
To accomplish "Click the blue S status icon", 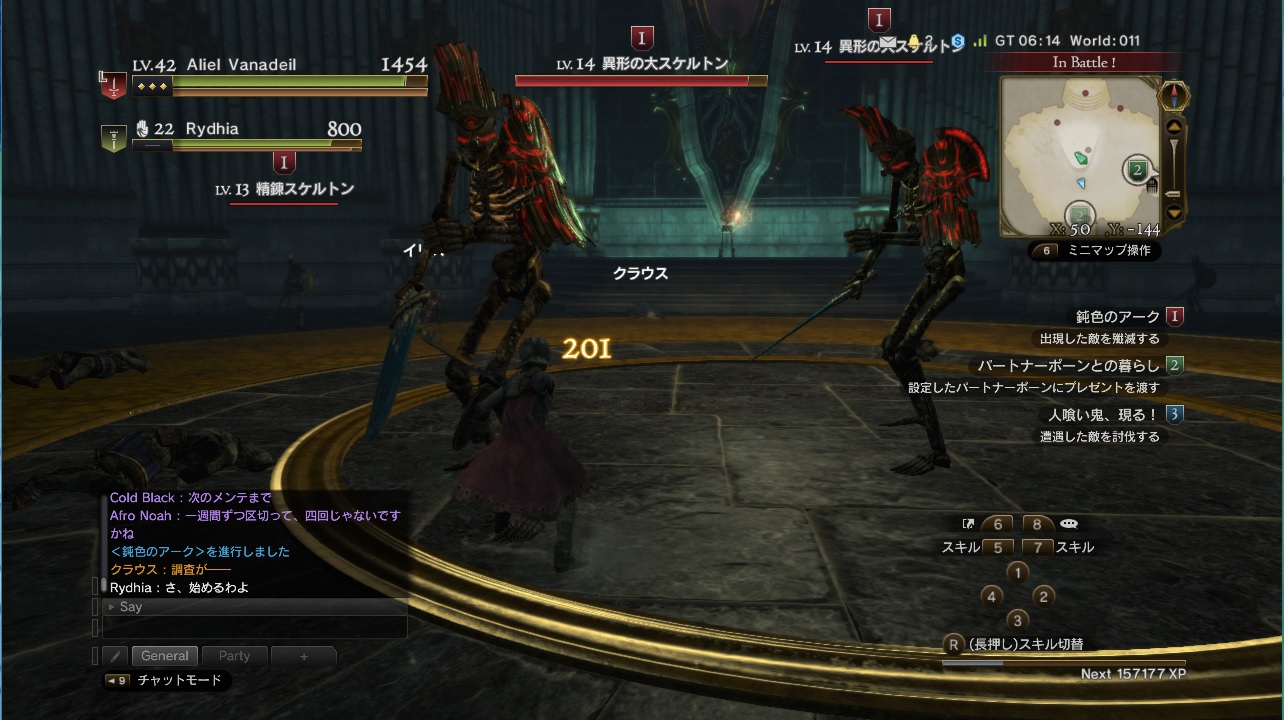I will pos(957,41).
